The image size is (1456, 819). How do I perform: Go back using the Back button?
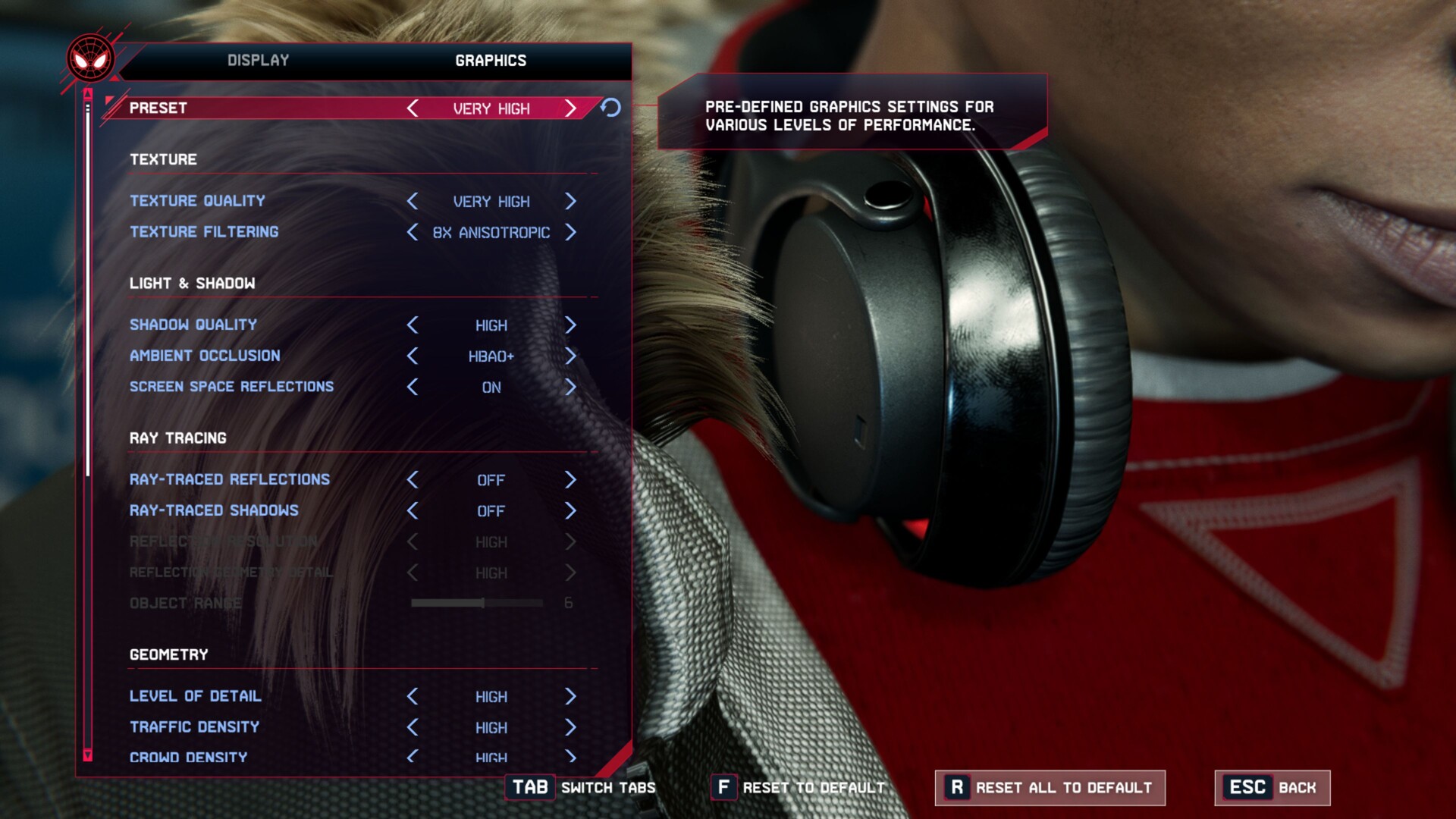pos(1272,788)
